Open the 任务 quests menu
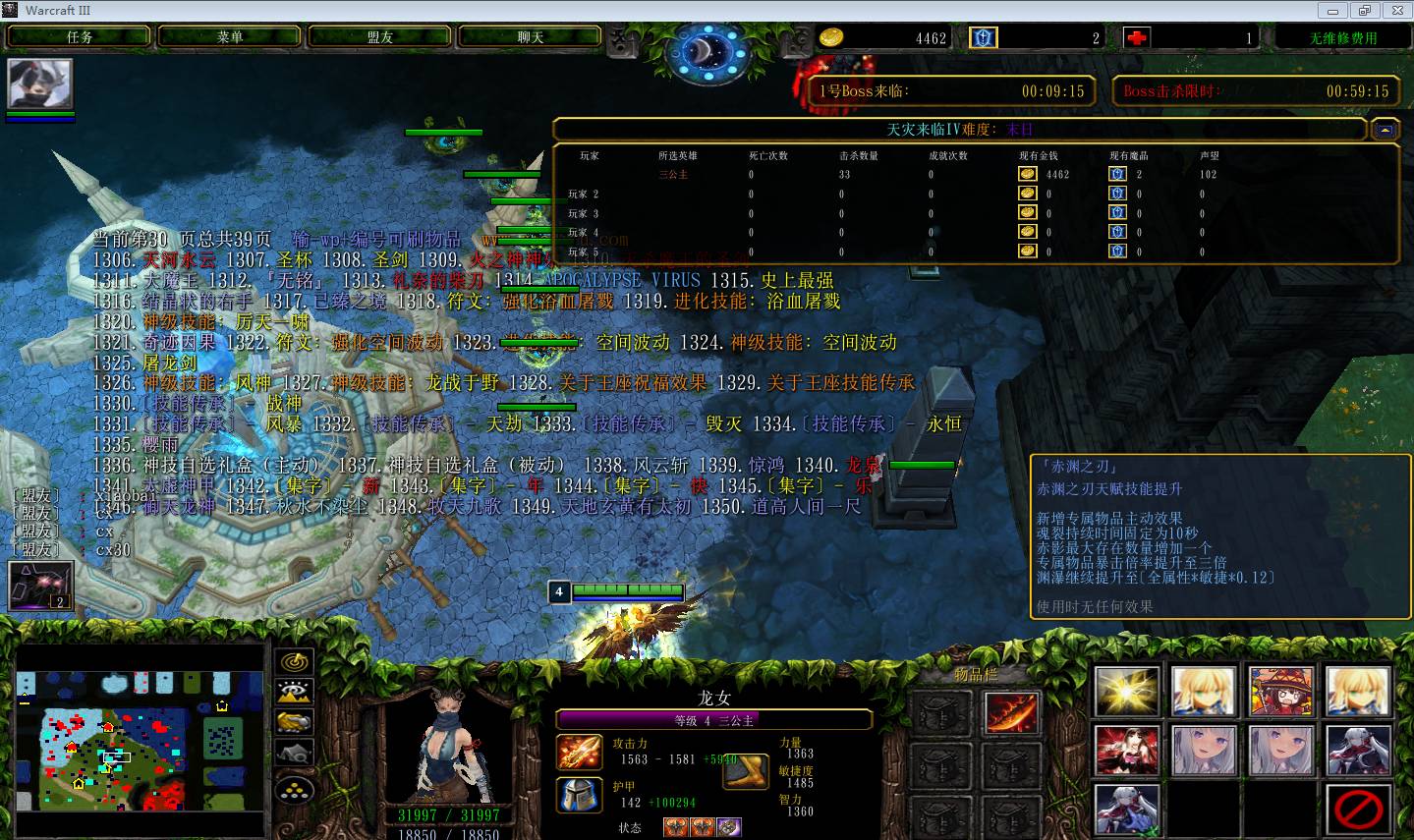The height and width of the screenshot is (840, 1414). pos(80,36)
